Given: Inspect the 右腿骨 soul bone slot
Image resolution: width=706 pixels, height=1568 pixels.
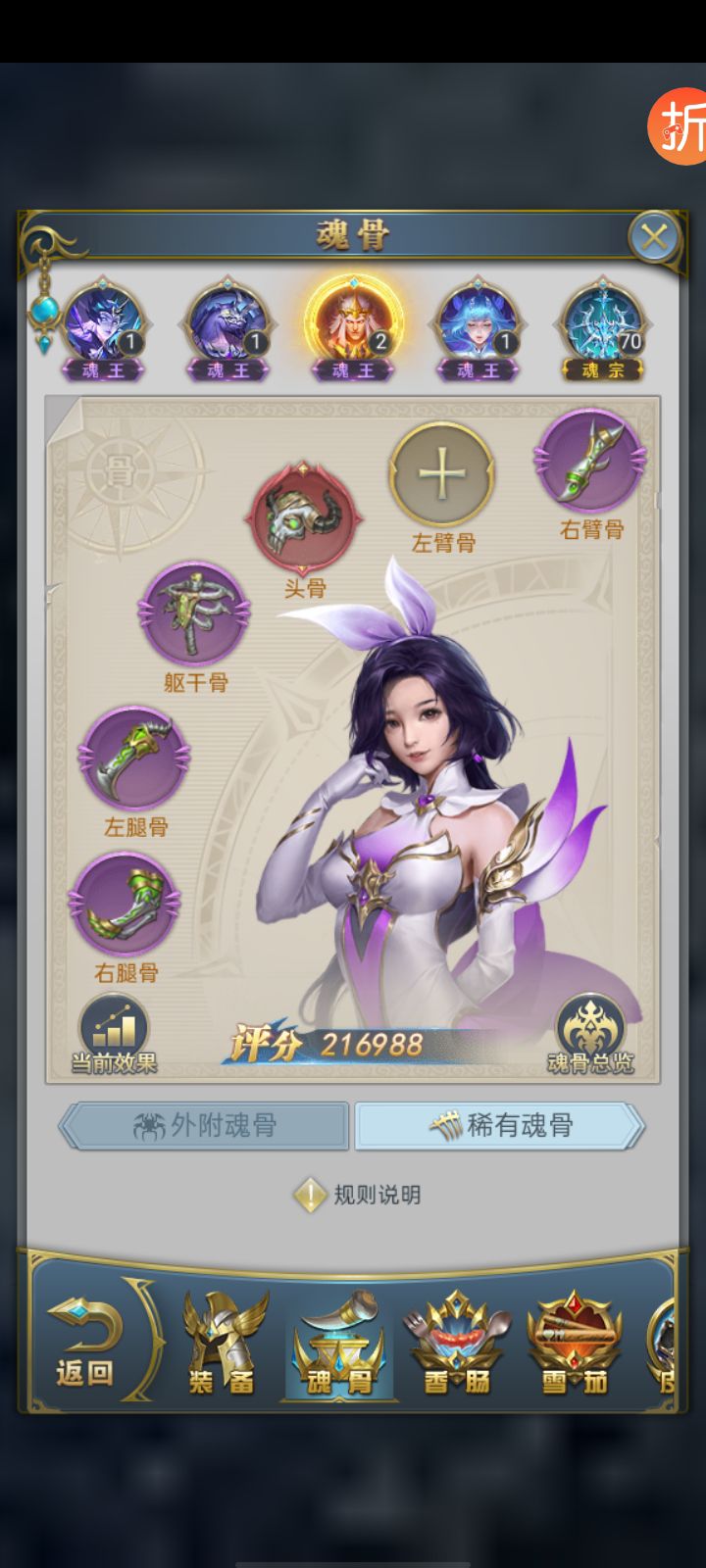Looking at the screenshot, I should [125, 906].
